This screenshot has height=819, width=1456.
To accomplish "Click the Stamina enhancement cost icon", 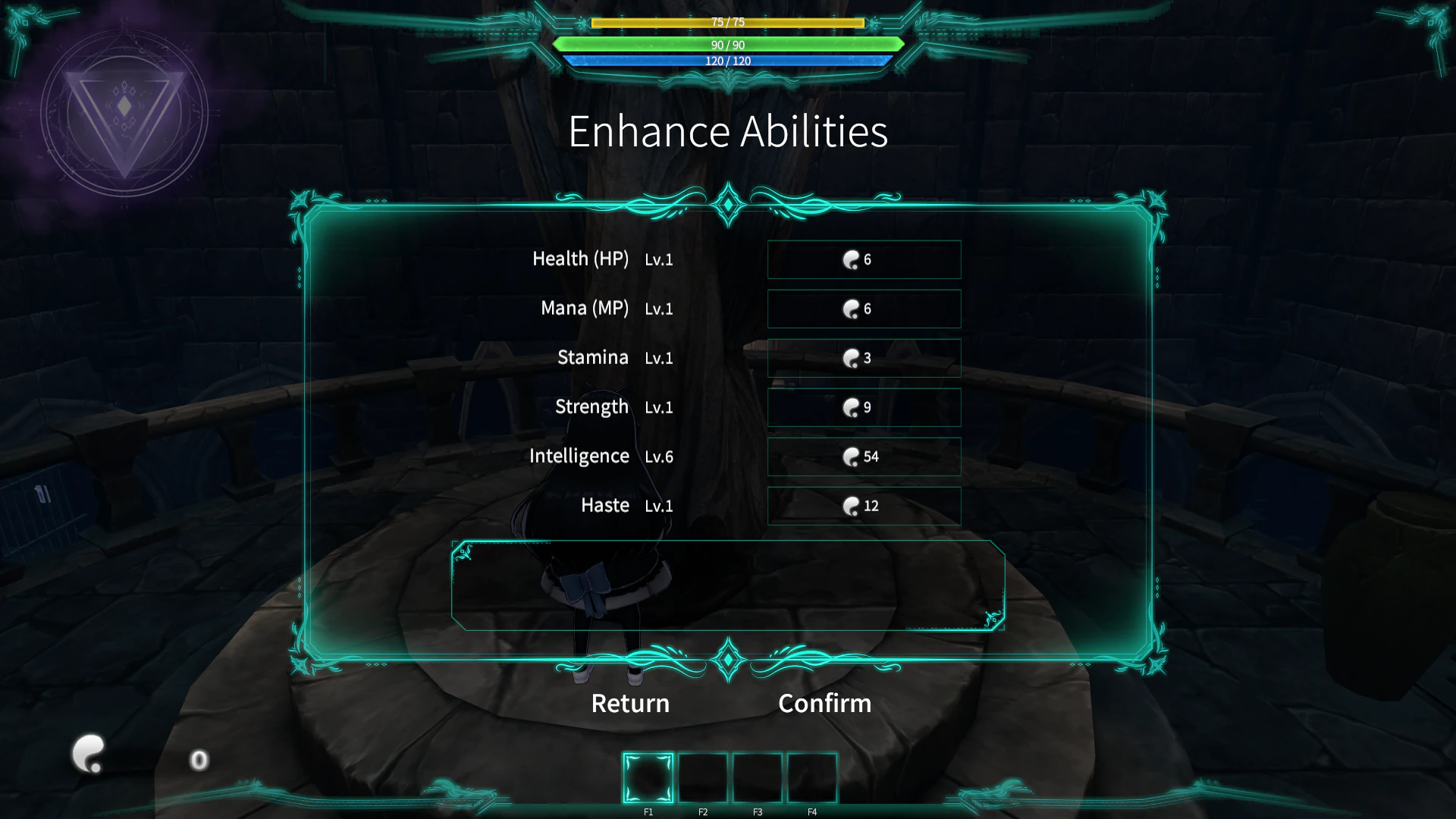I will pyautogui.click(x=852, y=358).
